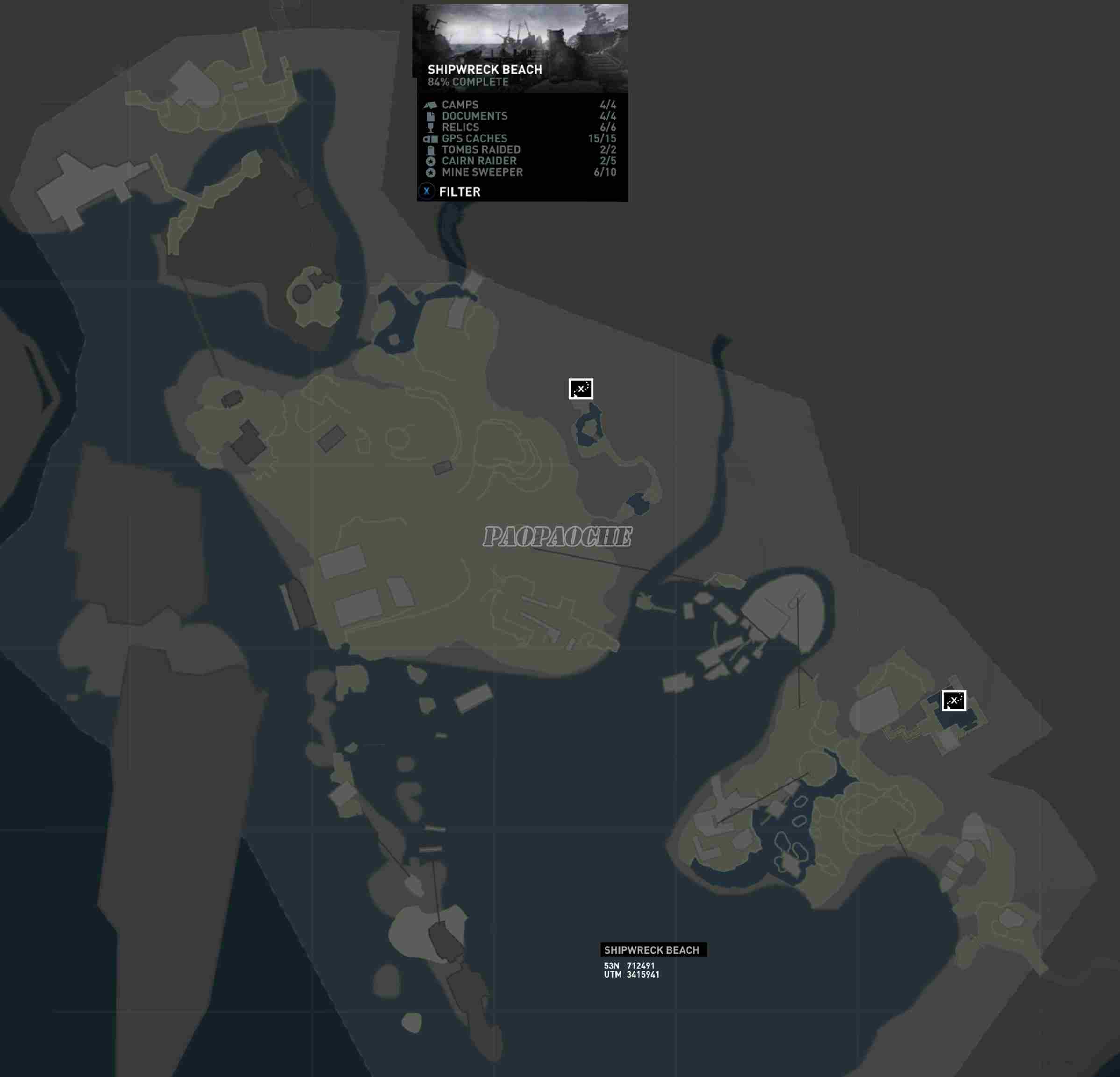Select the treasure map marker on the eastern island
Image resolution: width=1120 pixels, height=1077 pixels.
(x=954, y=701)
